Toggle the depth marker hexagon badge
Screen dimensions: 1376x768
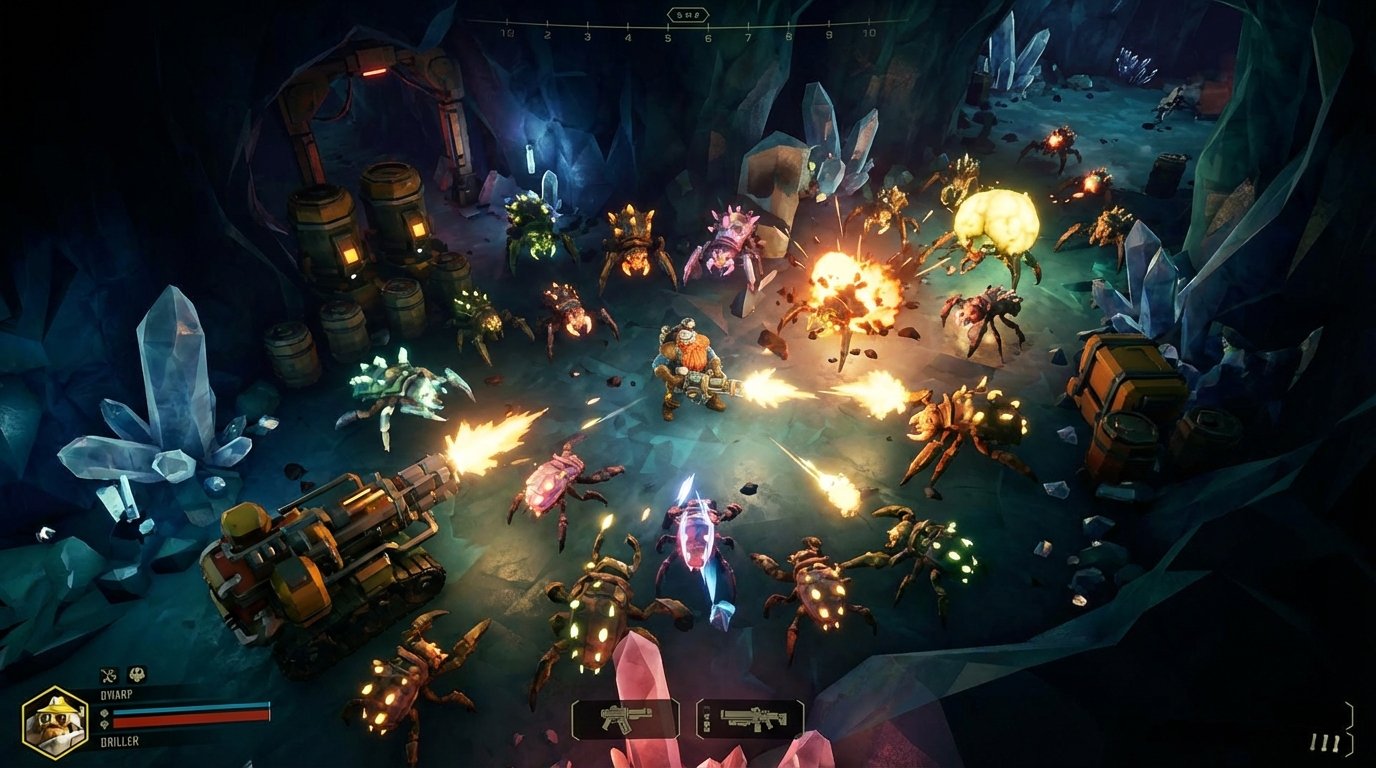(x=688, y=14)
